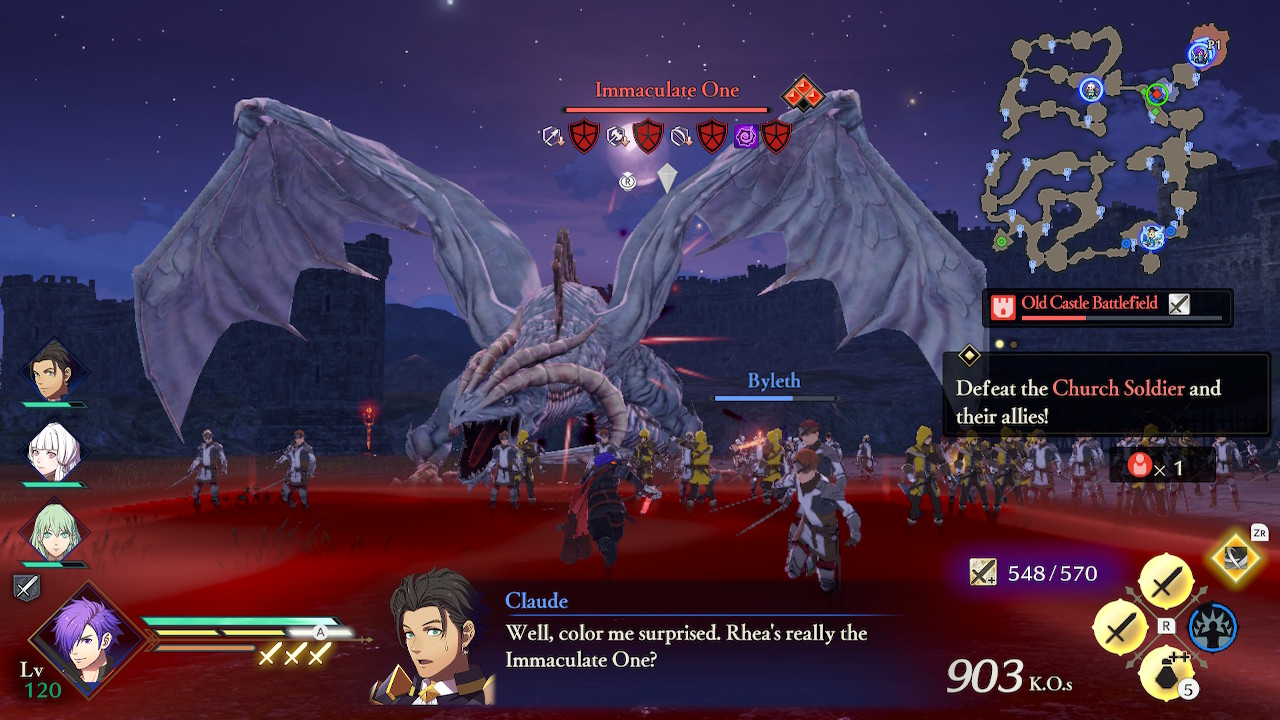This screenshot has width=1280, height=720.
Task: Select the sword class icon above the level portrait
Action: 27,588
